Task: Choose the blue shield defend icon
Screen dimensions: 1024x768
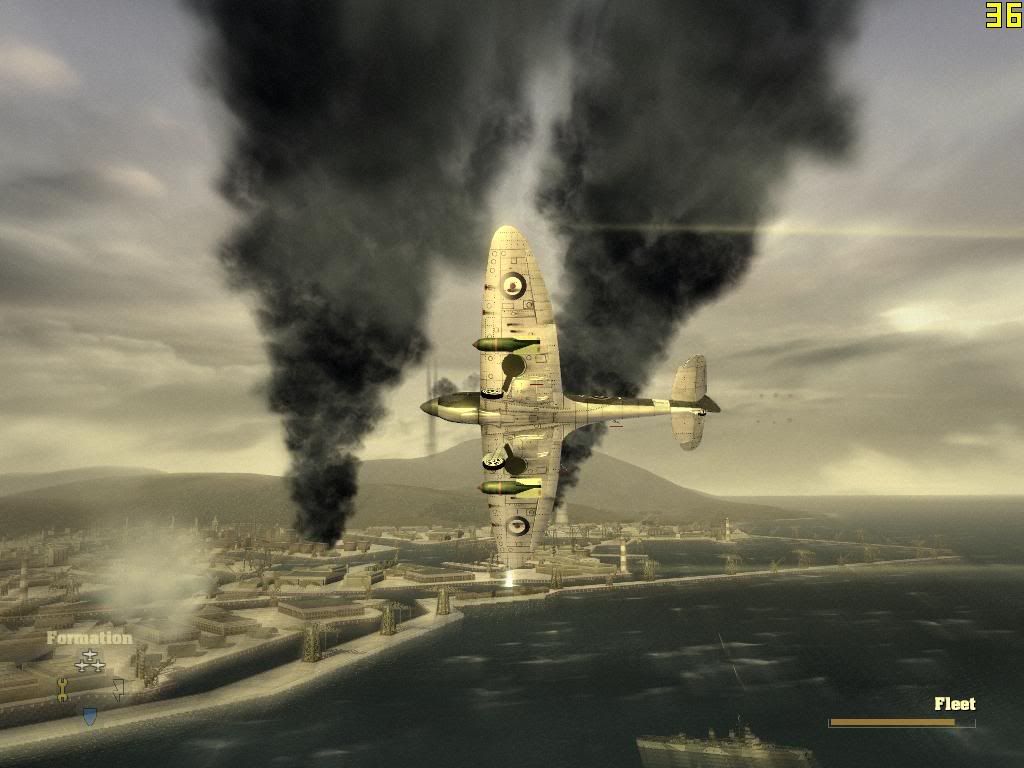Action: pos(90,716)
